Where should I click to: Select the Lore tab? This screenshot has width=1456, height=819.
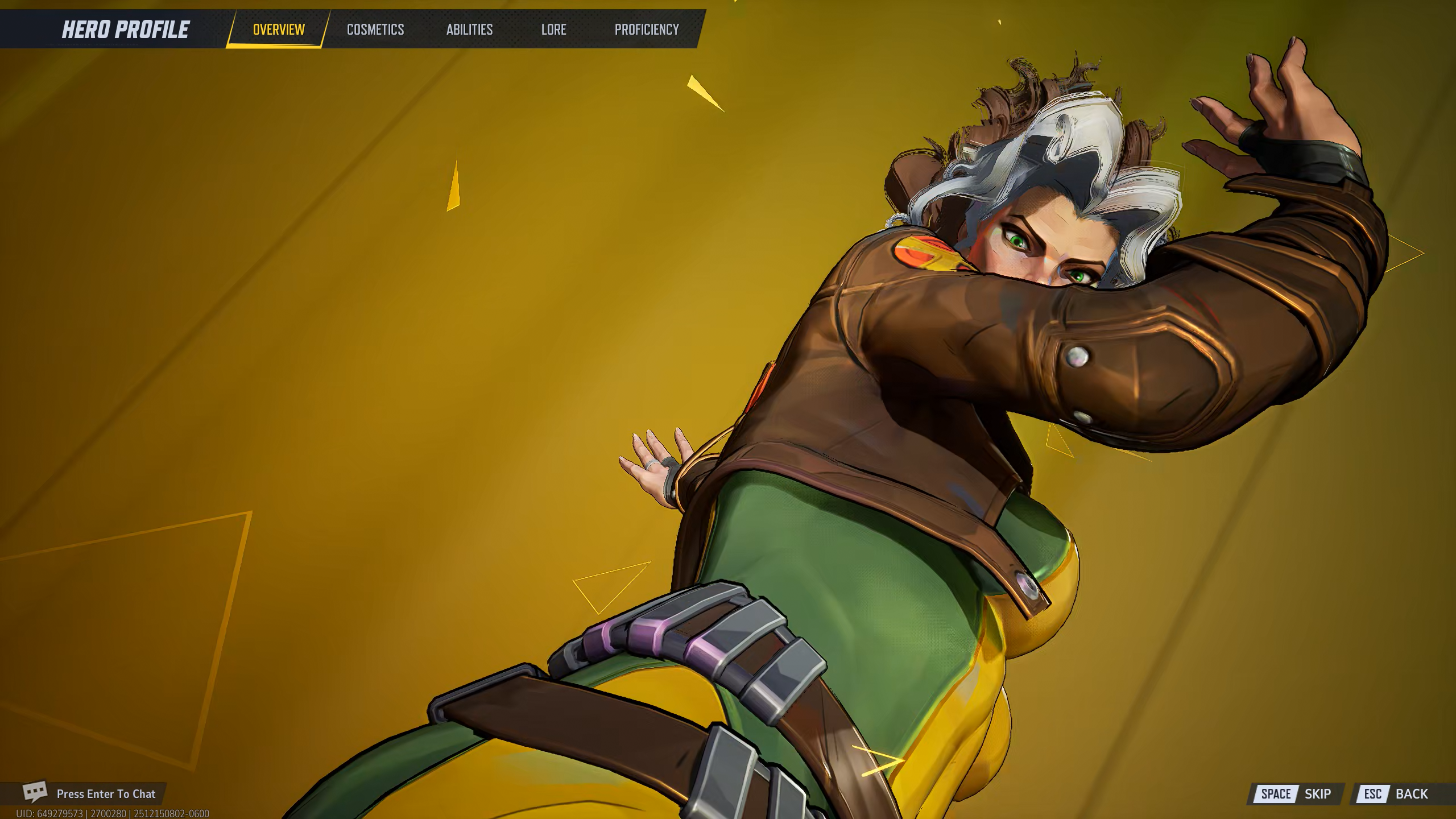553,30
